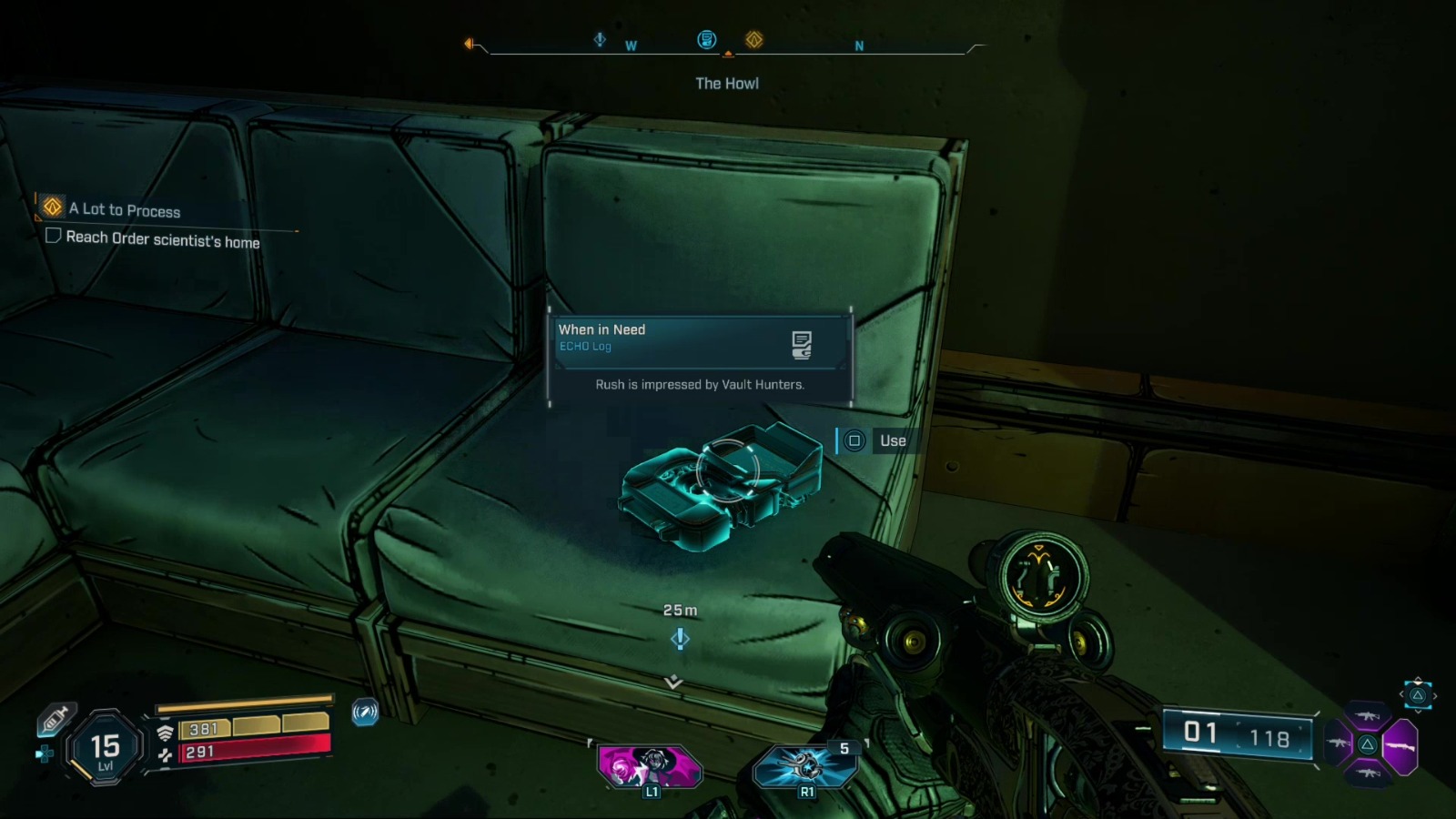Click the left chevron on the weapon swap widget
This screenshot has width=1456, height=819.
click(x=1401, y=694)
